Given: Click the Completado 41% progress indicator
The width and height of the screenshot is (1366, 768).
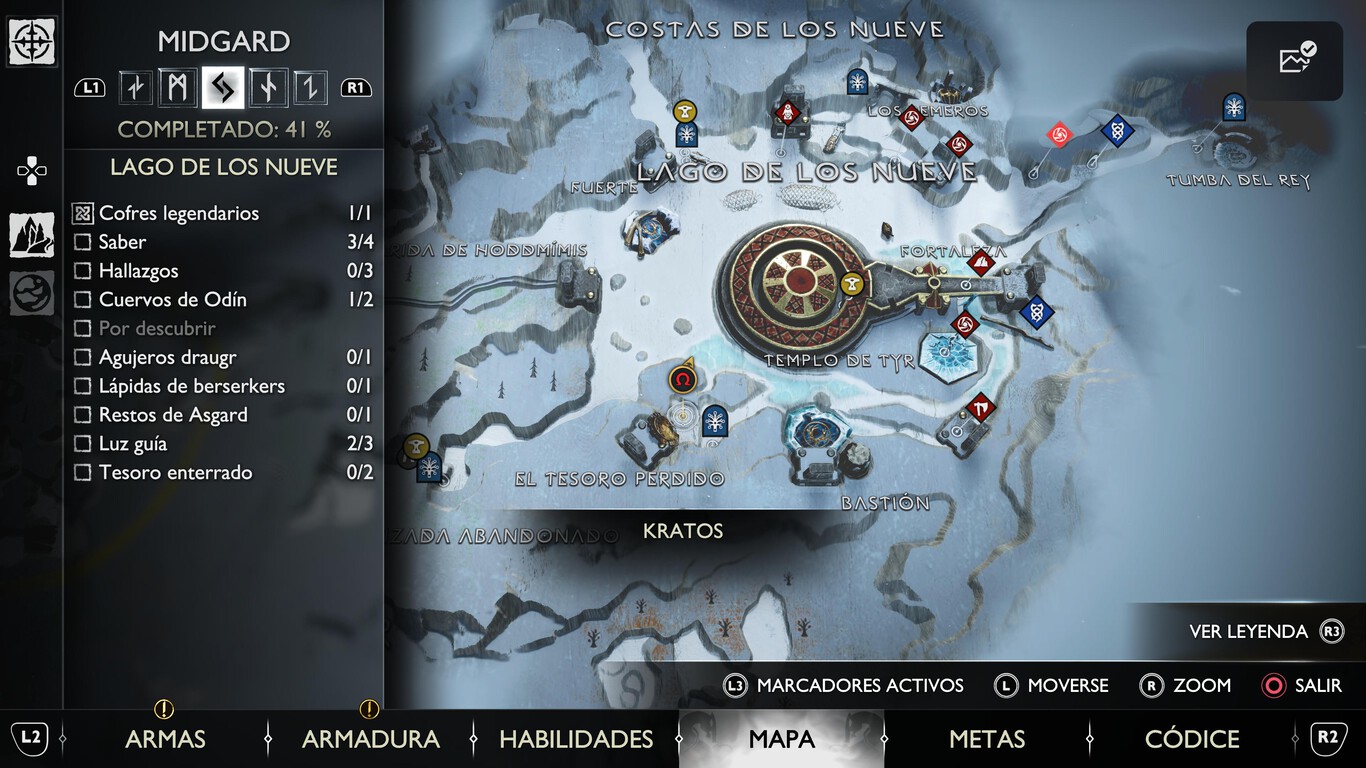Looking at the screenshot, I should tap(223, 128).
